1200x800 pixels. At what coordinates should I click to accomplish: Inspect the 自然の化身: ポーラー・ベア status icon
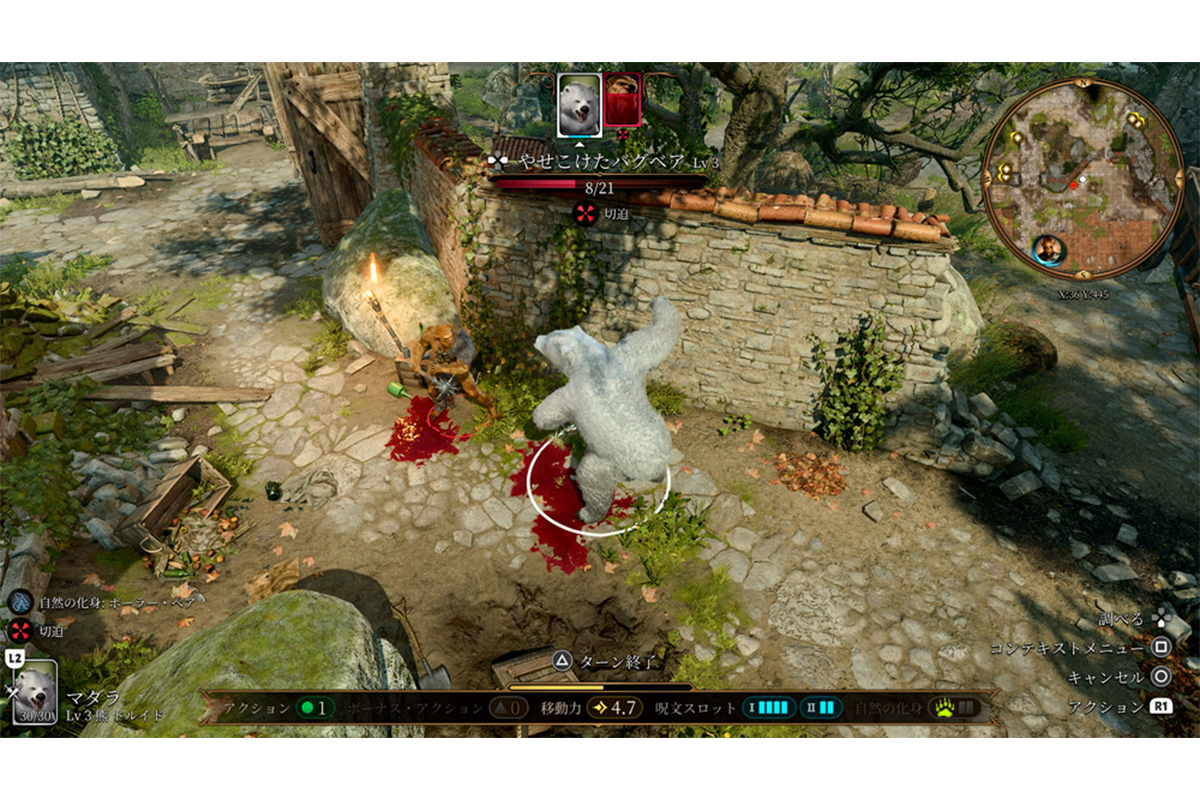click(21, 603)
